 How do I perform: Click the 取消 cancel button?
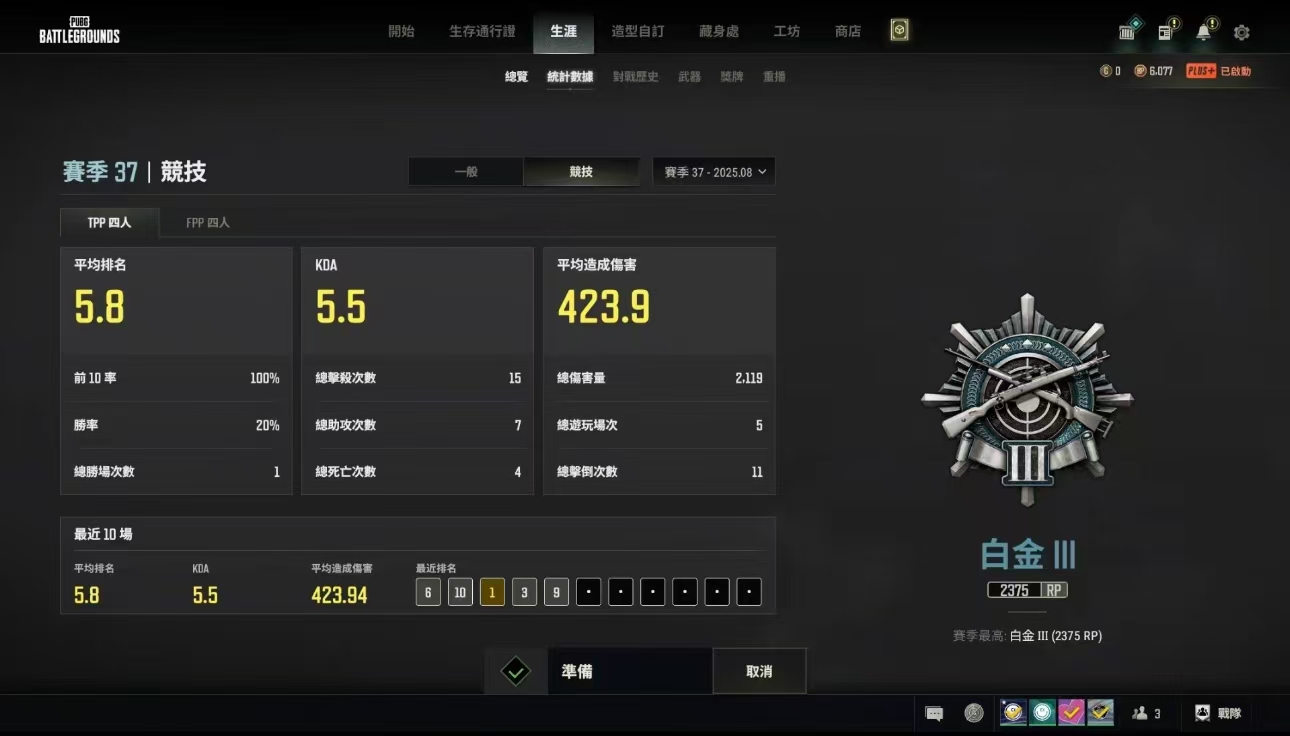click(759, 672)
